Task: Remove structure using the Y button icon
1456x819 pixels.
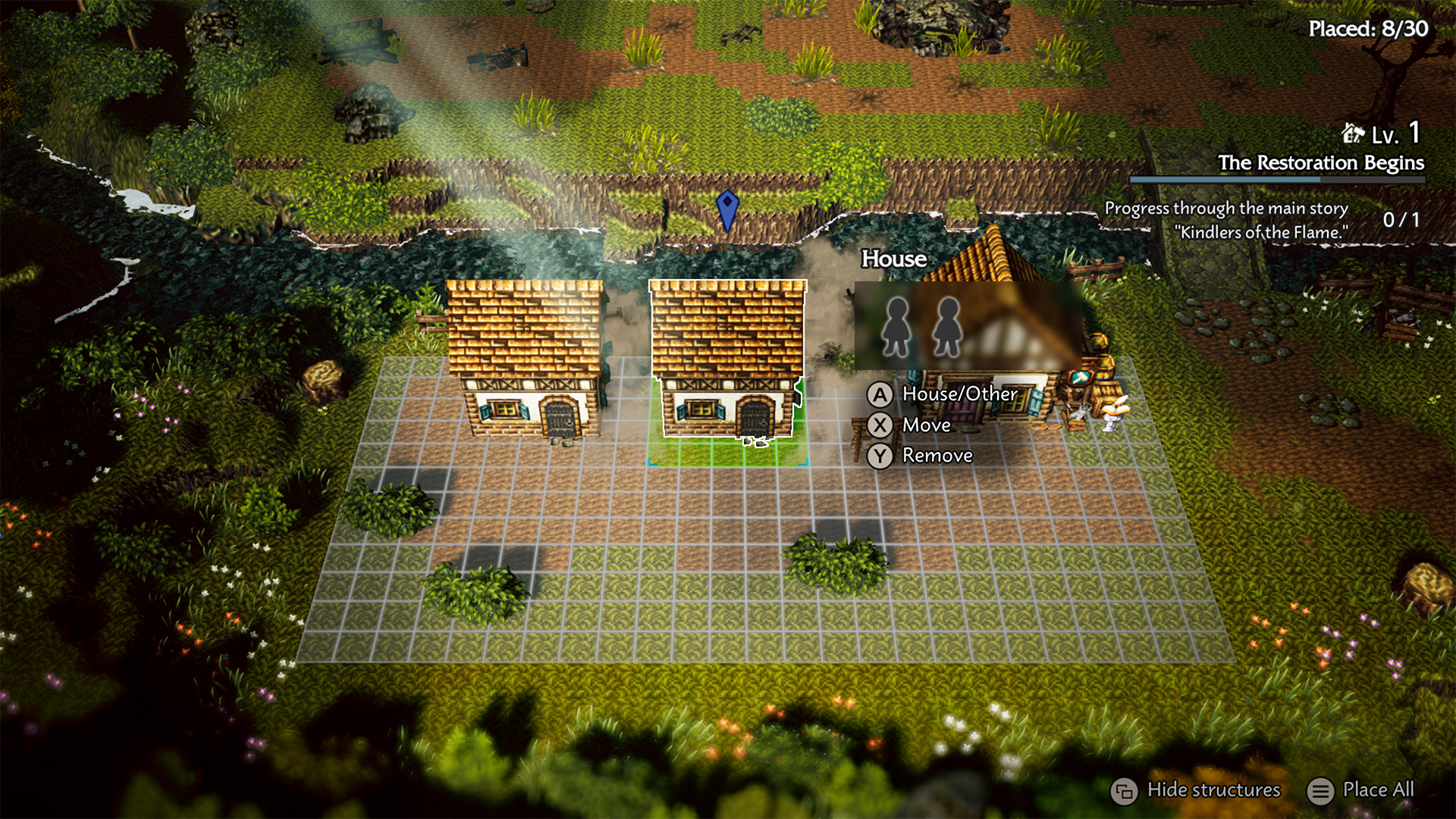Action: tap(880, 455)
